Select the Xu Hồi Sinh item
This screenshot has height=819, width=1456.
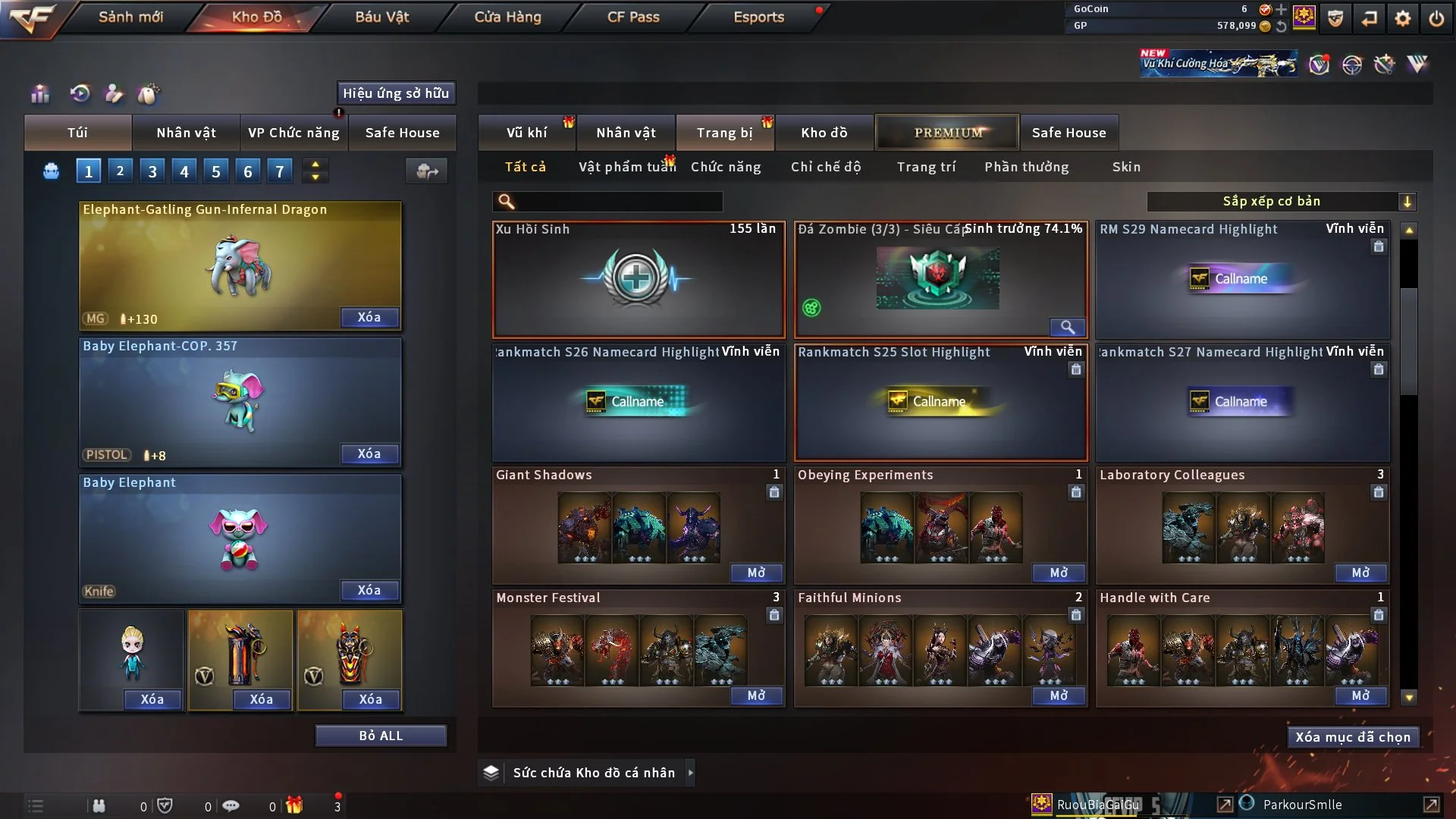(x=639, y=279)
